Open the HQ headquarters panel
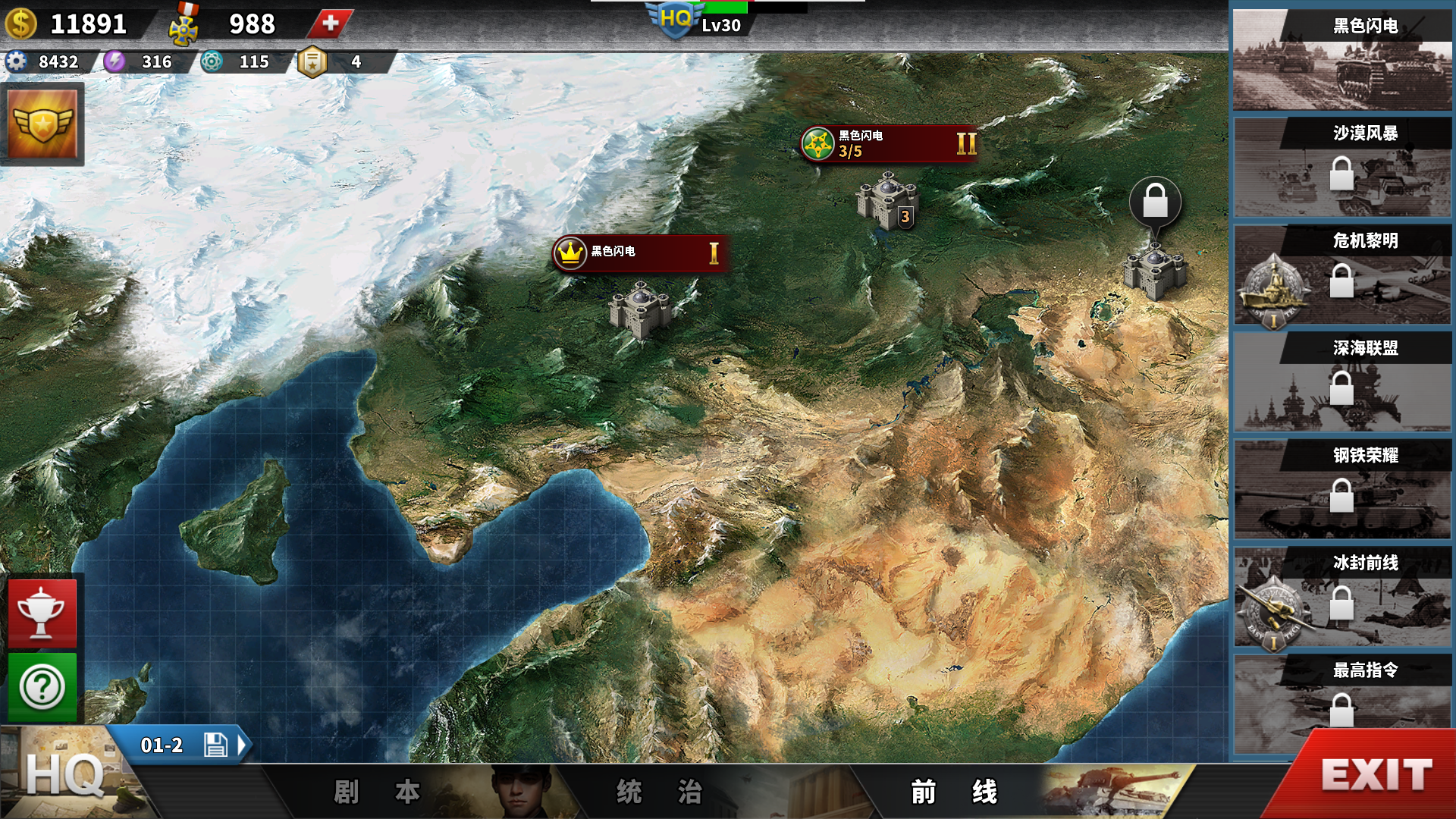1456x819 pixels. coord(64,775)
